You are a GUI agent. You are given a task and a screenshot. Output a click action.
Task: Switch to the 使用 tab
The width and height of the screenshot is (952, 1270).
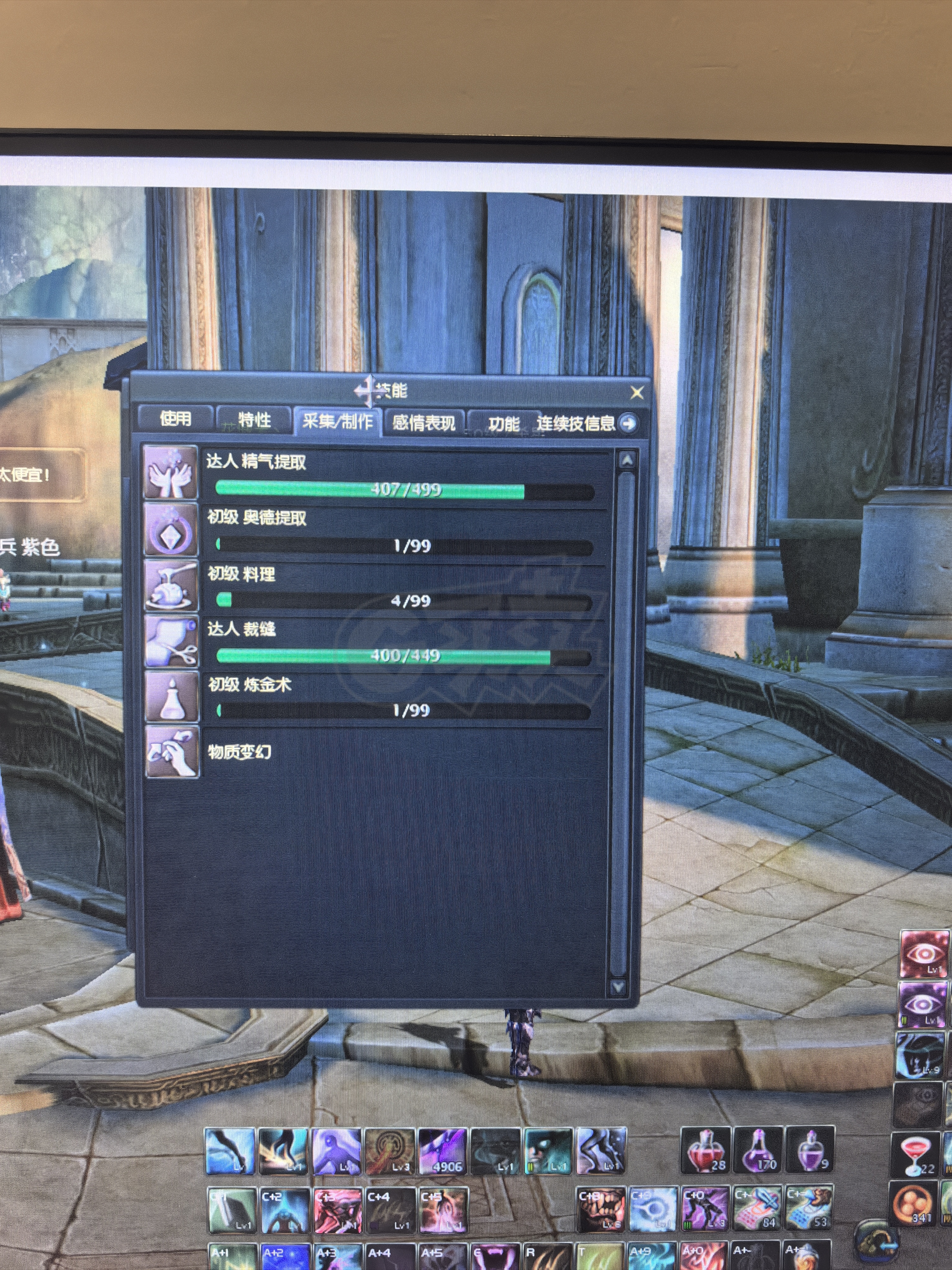pos(176,419)
